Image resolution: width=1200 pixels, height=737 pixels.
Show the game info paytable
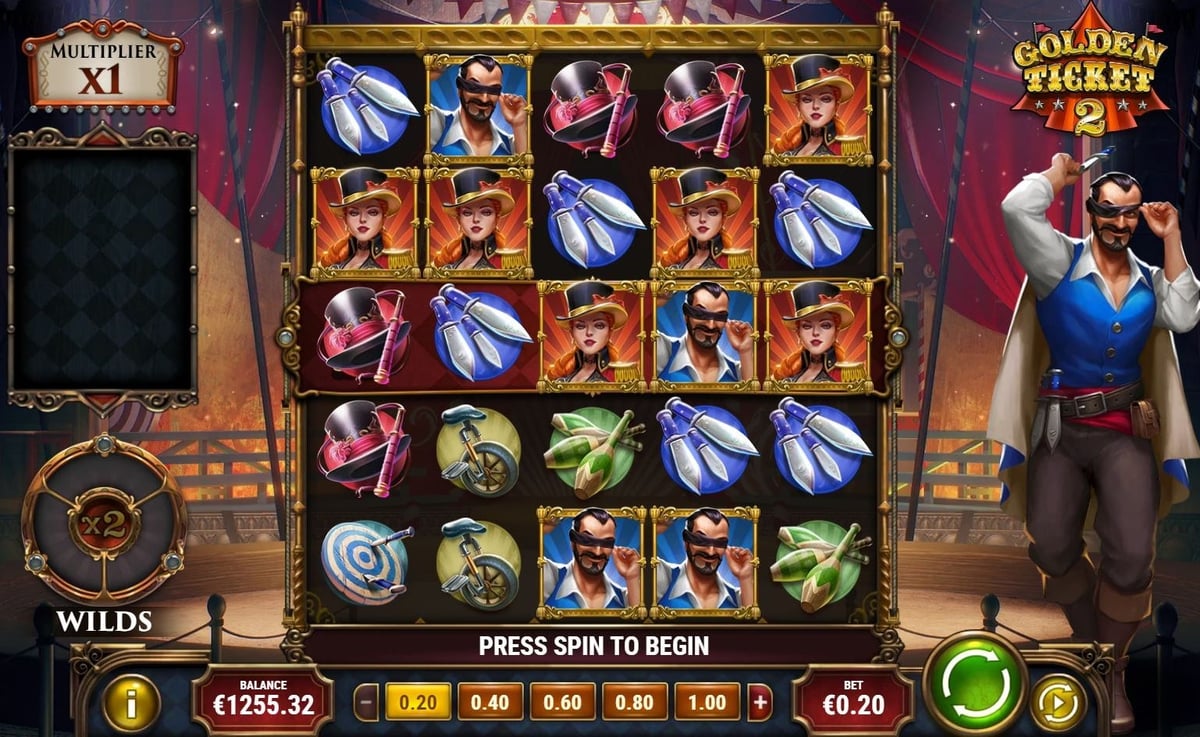[131, 702]
